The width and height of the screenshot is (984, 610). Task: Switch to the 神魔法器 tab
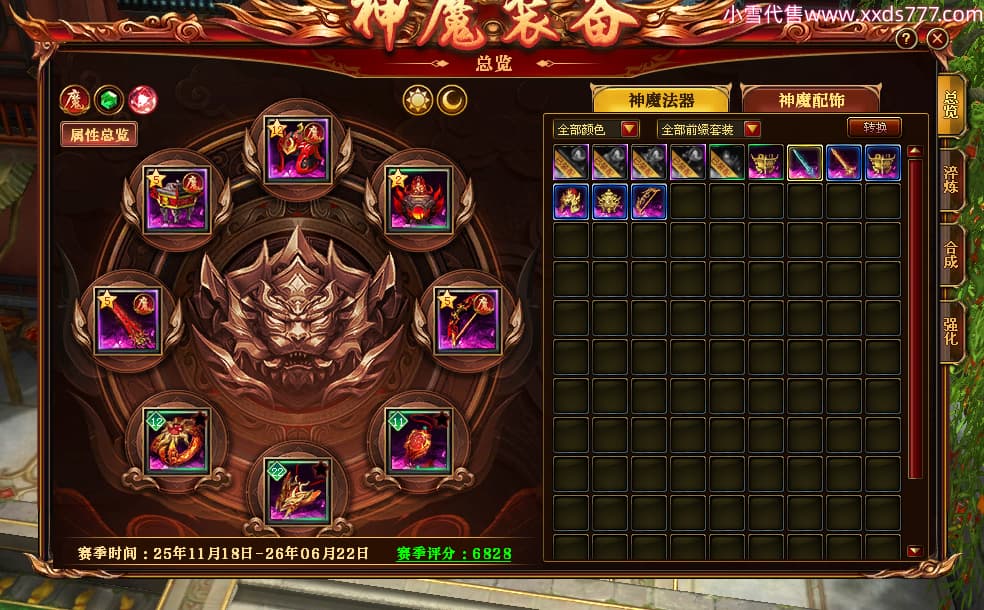pos(661,100)
